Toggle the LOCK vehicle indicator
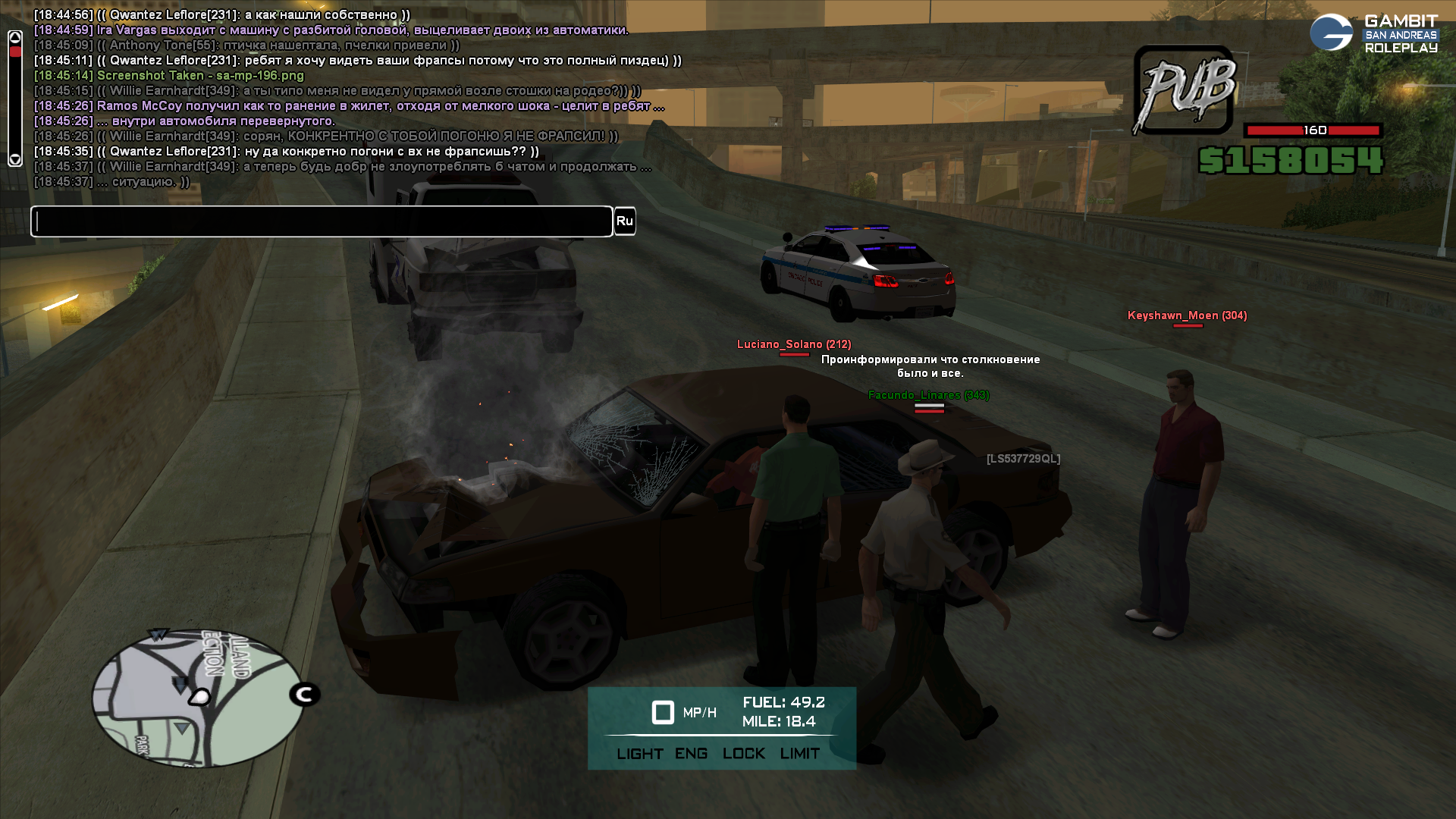The width and height of the screenshot is (1456, 819). [743, 754]
